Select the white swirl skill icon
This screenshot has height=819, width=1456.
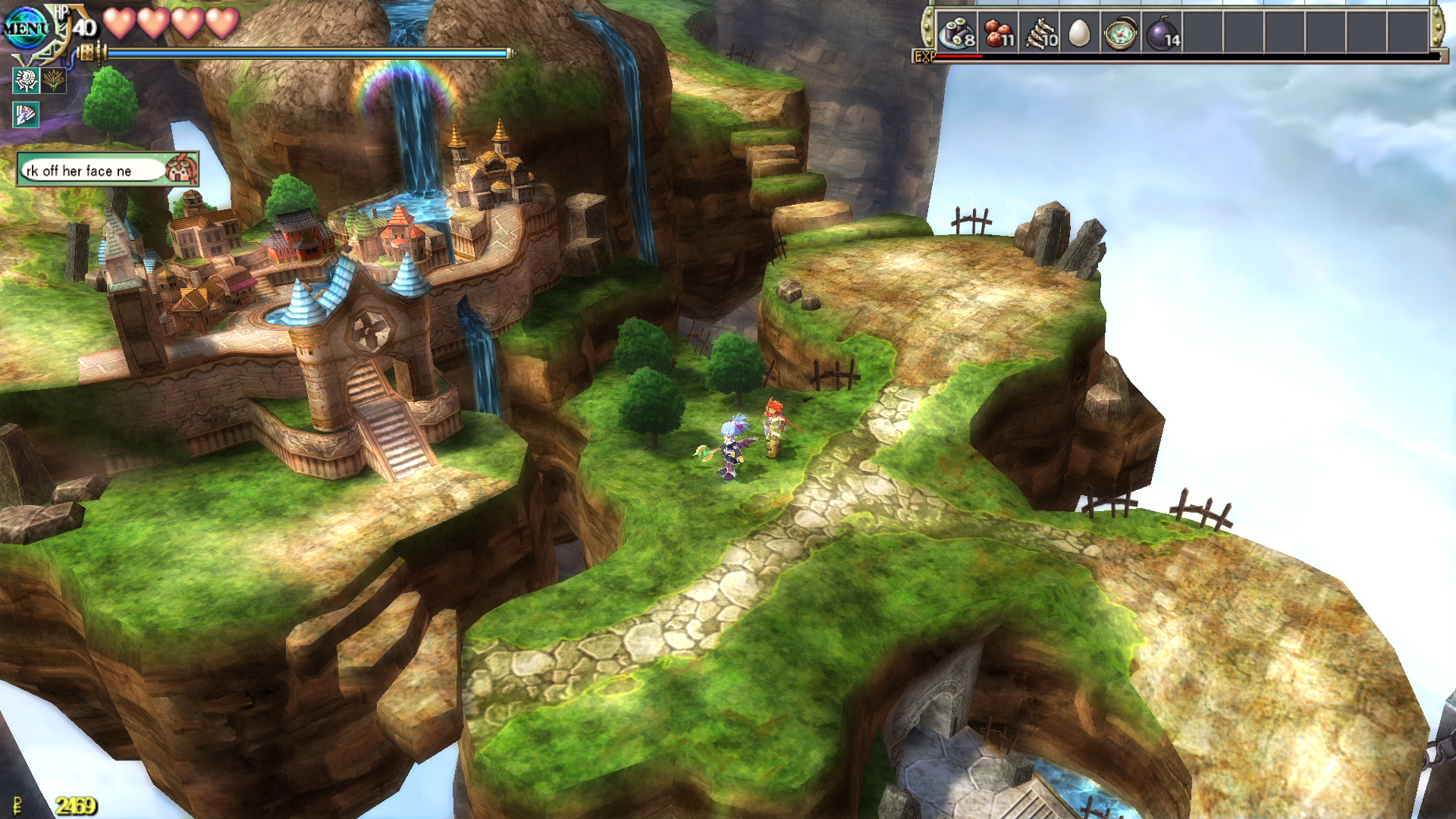click(x=26, y=80)
